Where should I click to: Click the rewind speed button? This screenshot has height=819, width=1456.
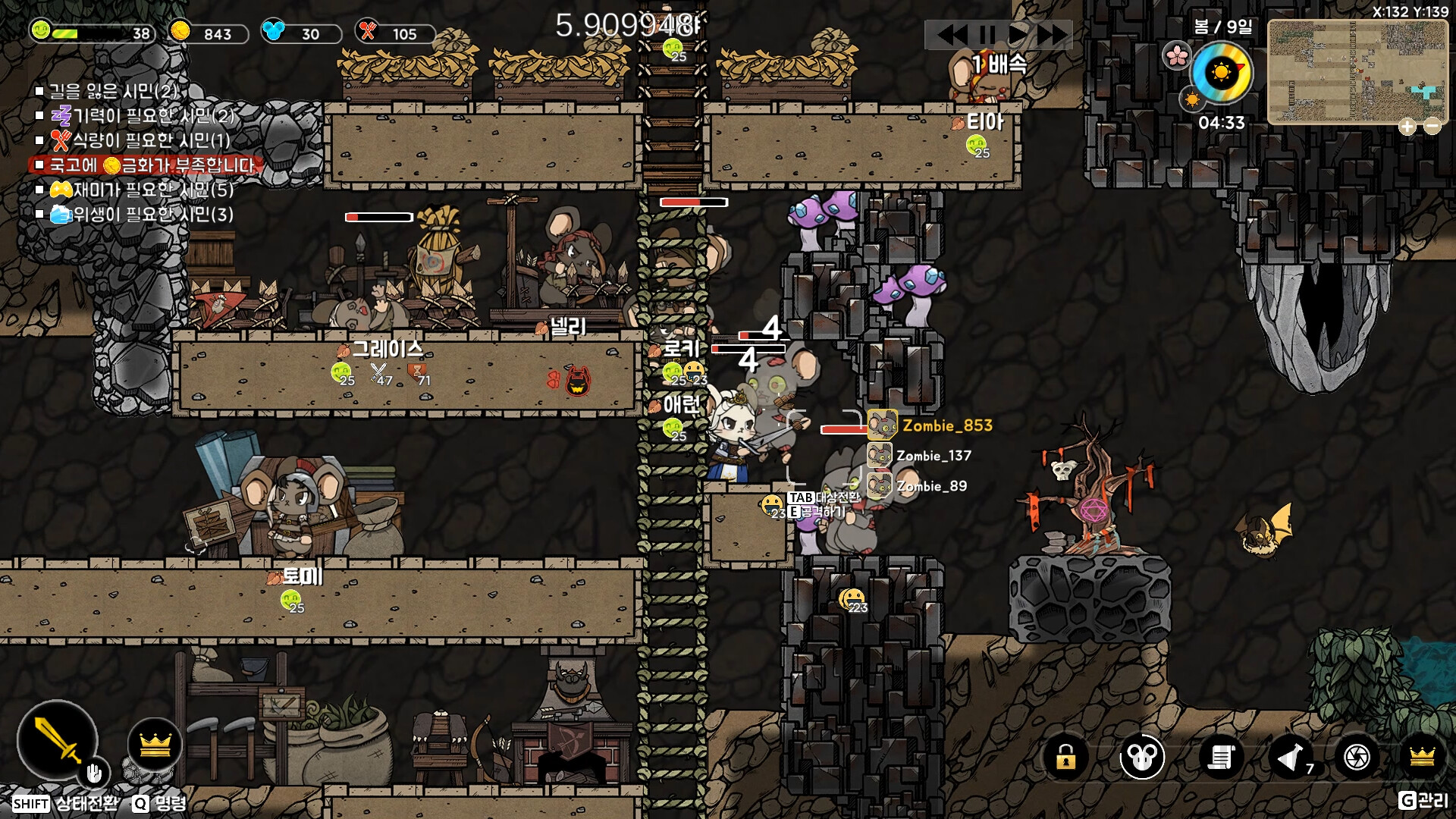pyautogui.click(x=952, y=35)
